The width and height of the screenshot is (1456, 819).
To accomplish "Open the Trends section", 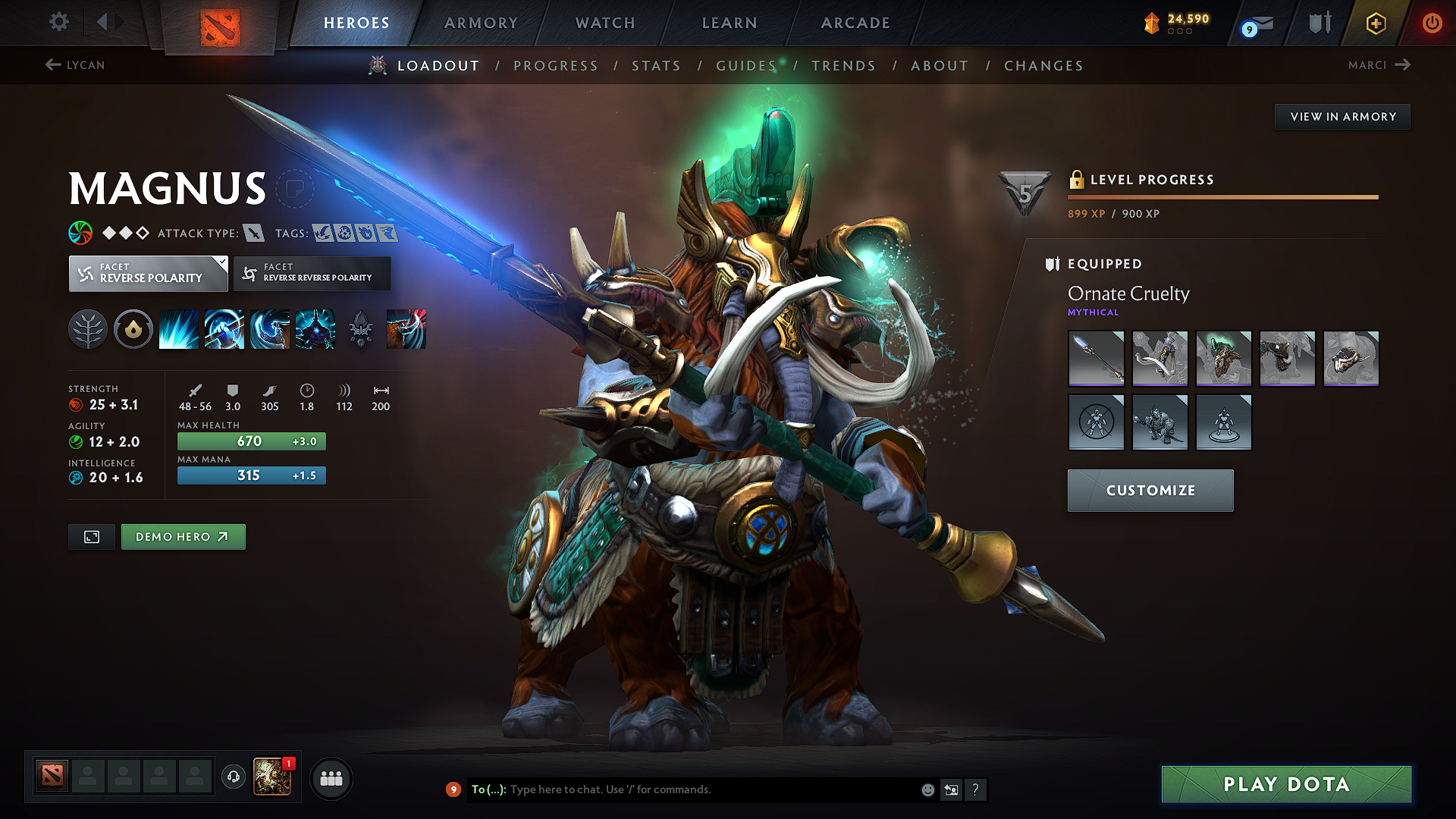I will (843, 66).
